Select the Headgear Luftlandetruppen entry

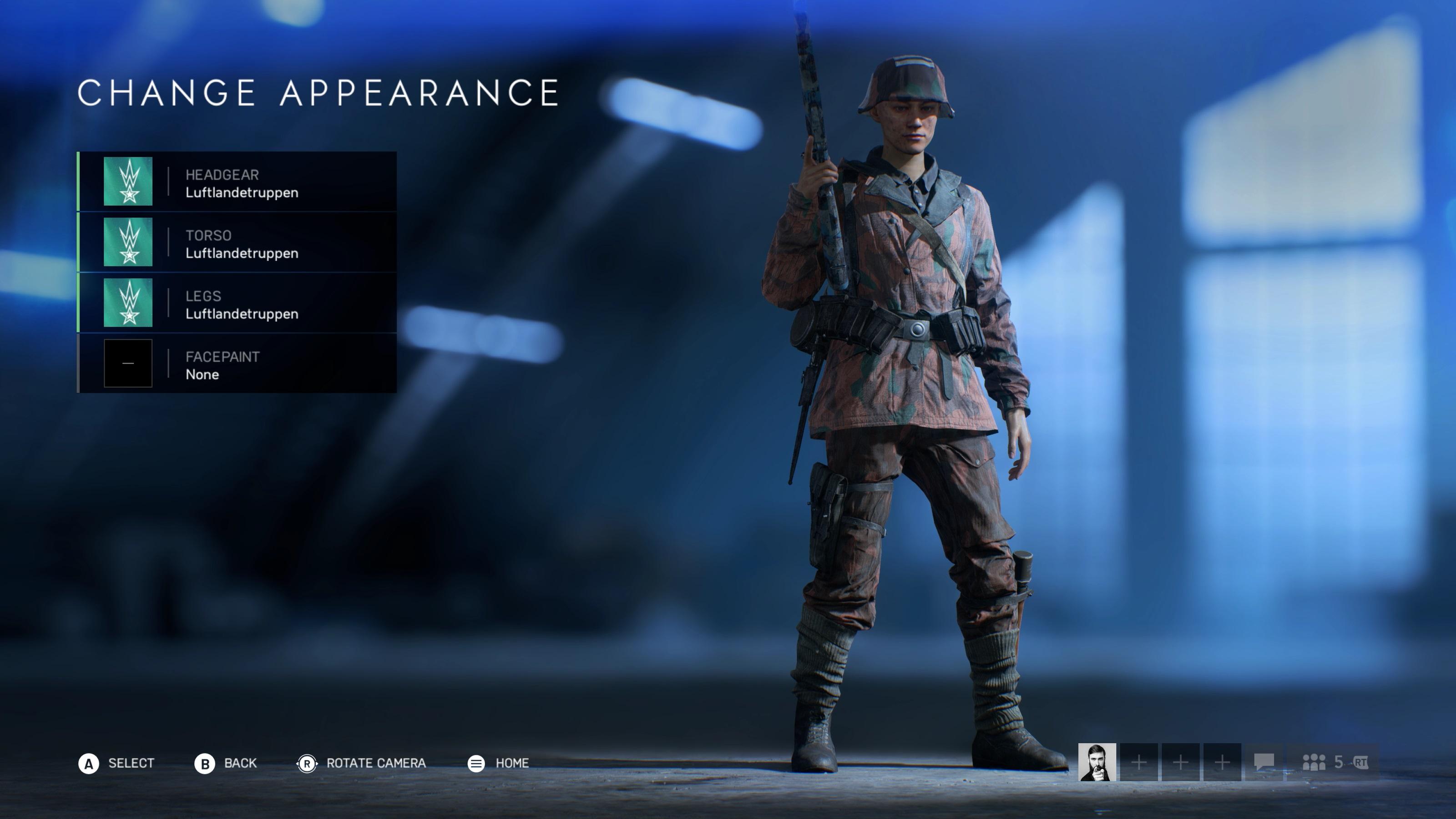pyautogui.click(x=238, y=182)
